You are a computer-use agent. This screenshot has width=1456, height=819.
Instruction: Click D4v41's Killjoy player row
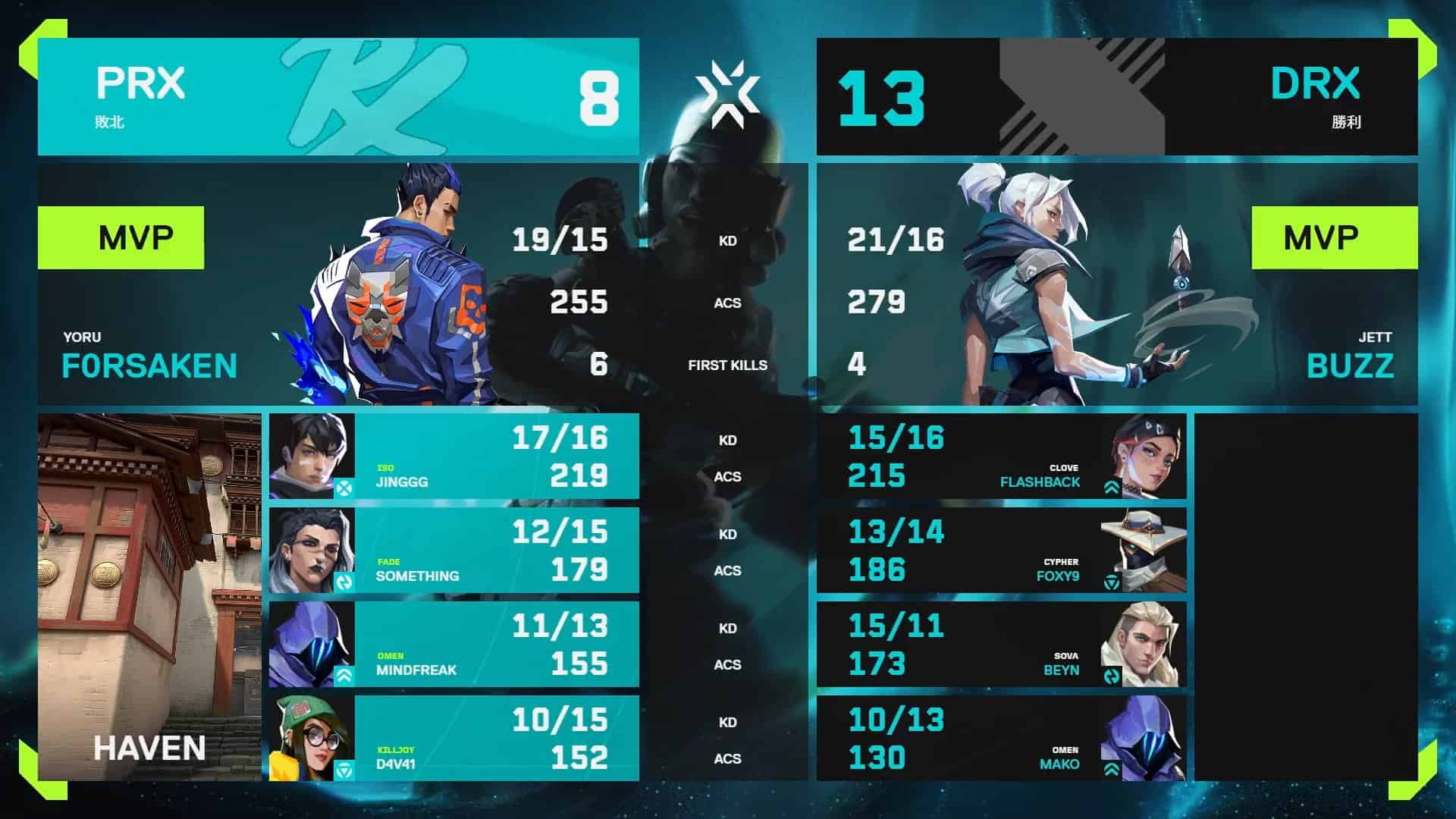pos(453,739)
